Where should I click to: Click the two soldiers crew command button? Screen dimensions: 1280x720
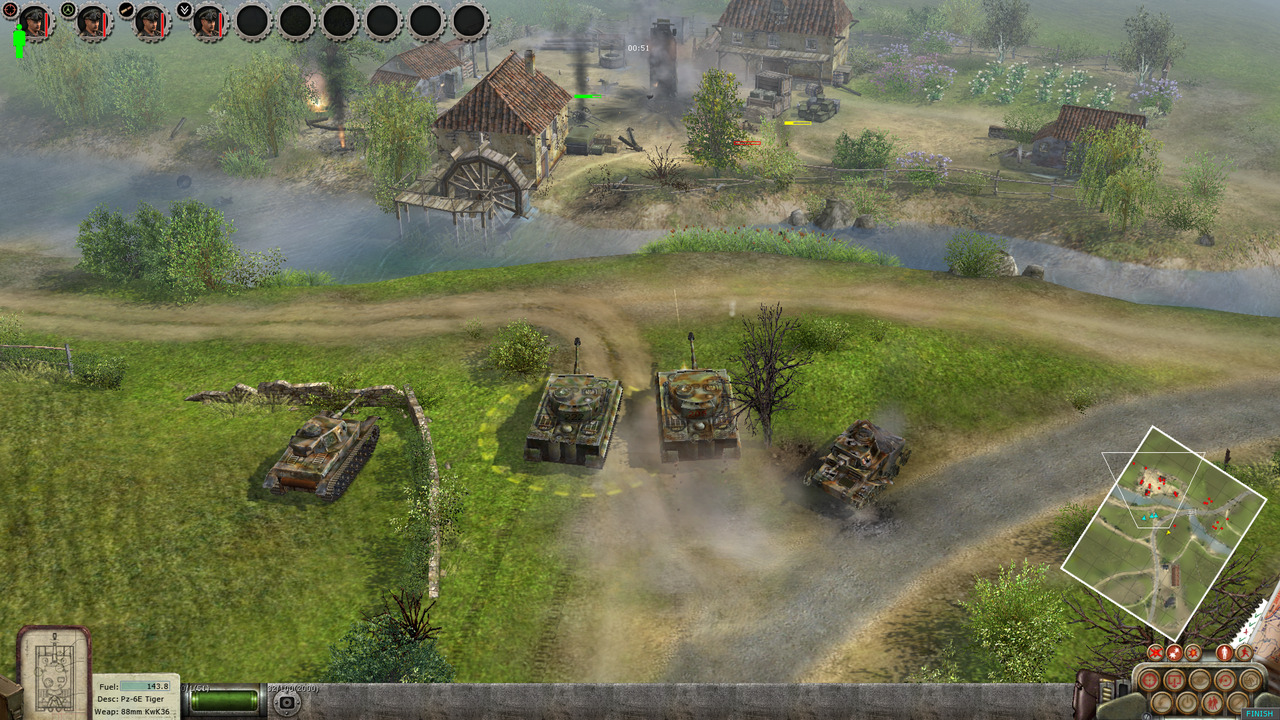1212,703
